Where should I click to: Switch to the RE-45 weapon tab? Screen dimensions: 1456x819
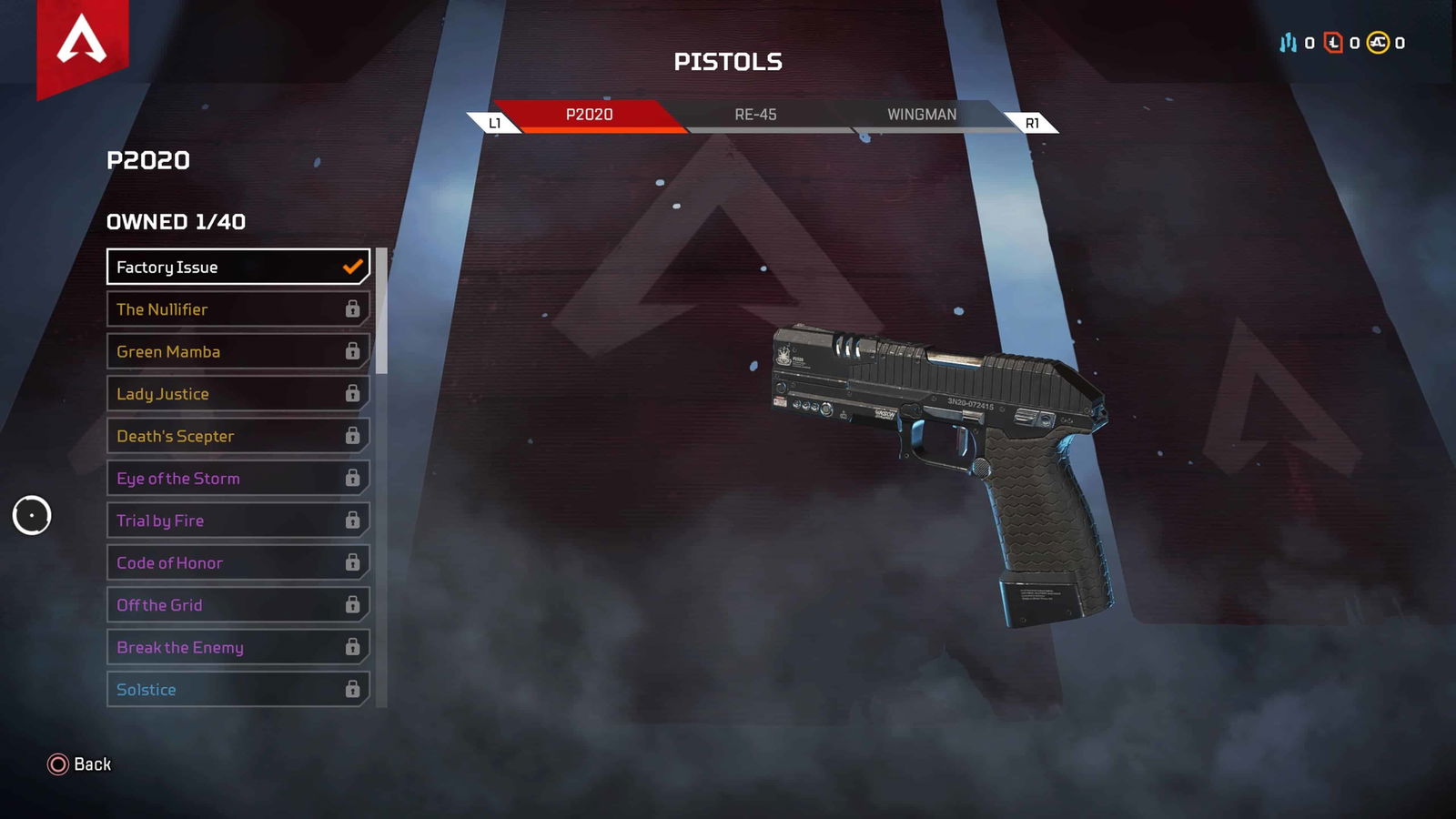click(753, 115)
